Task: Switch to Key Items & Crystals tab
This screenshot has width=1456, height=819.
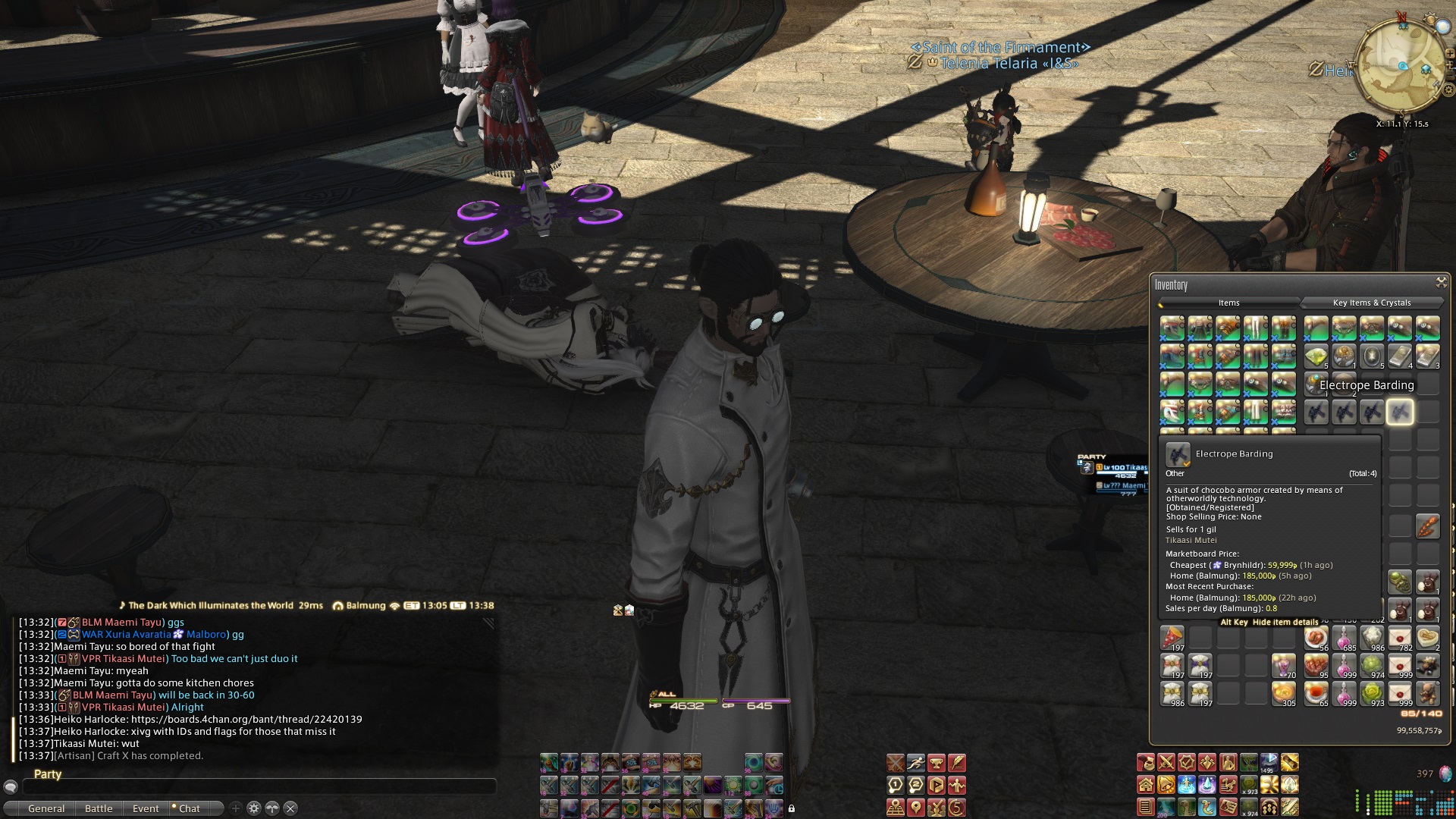Action: click(1371, 303)
